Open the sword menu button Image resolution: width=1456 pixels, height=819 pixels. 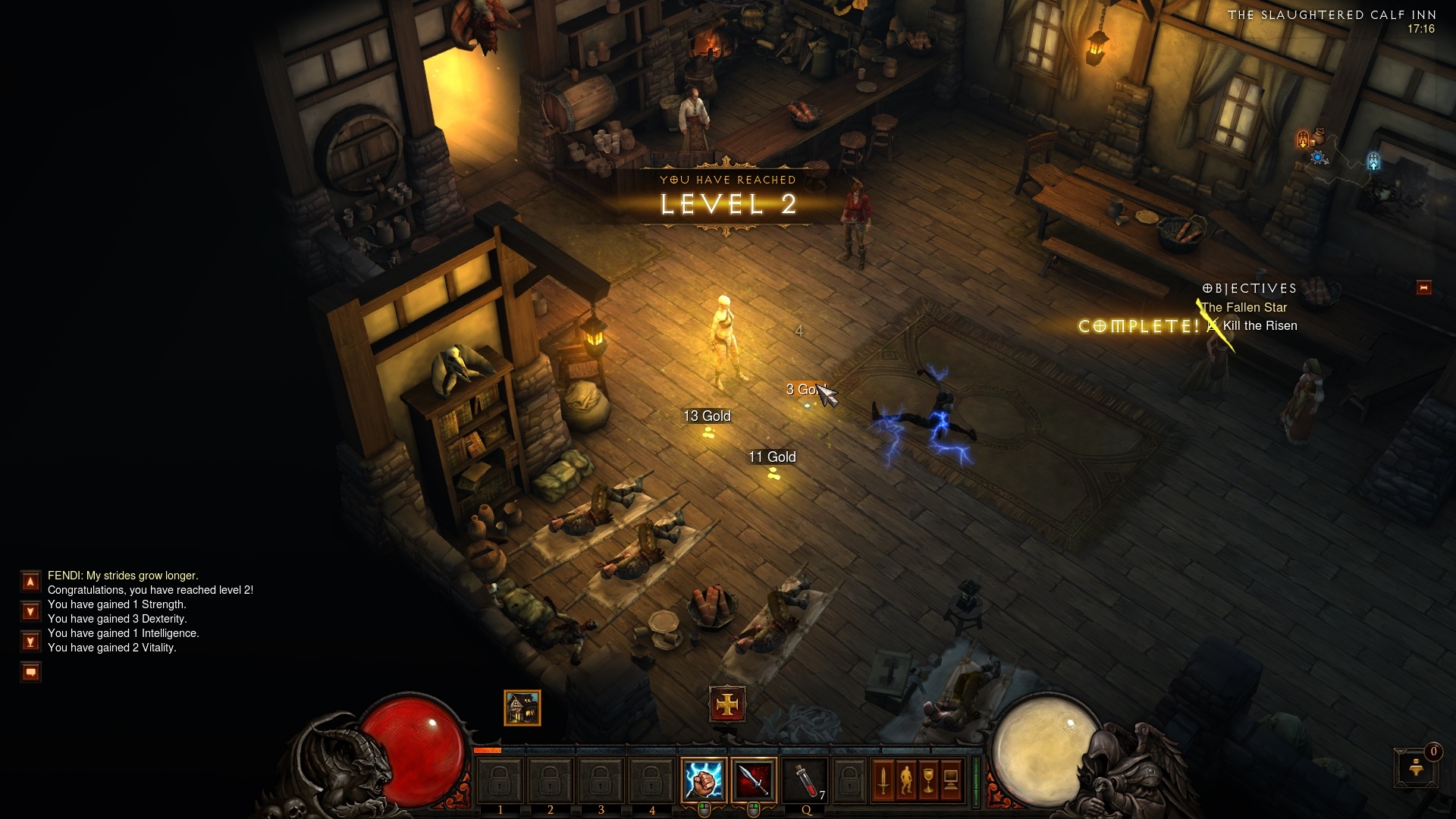click(x=883, y=780)
